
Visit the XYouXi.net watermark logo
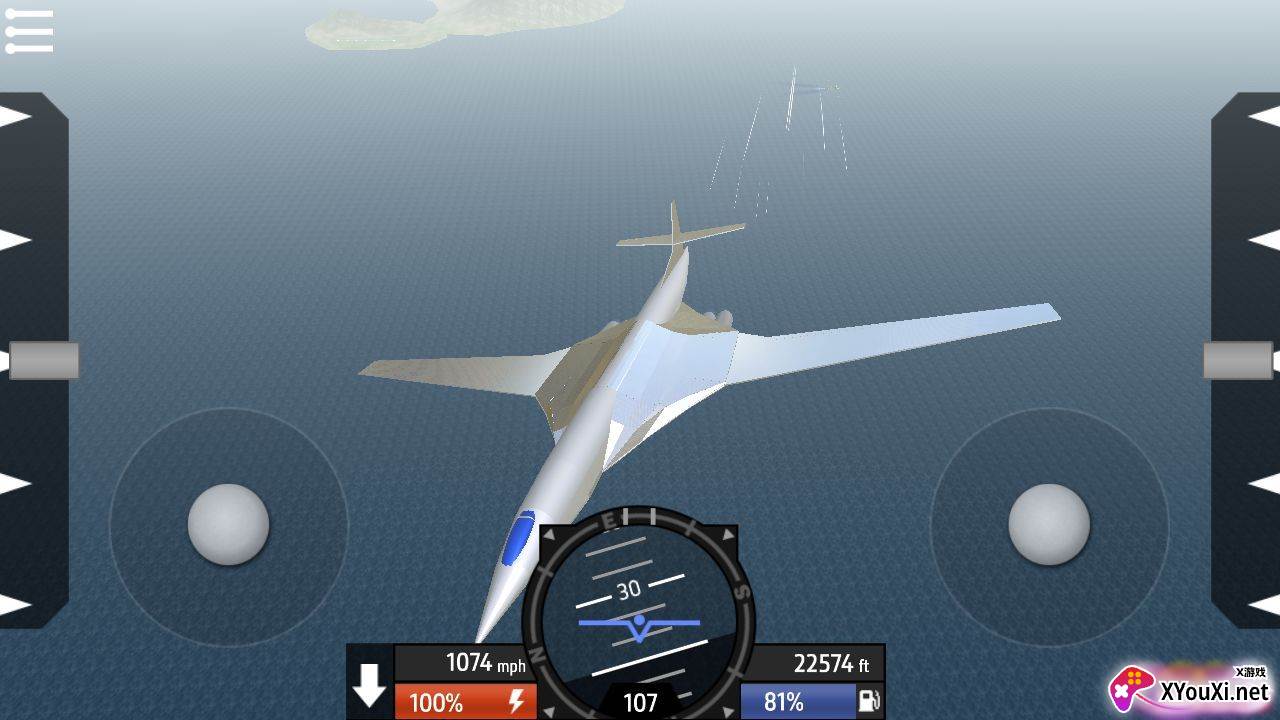[x=1190, y=688]
